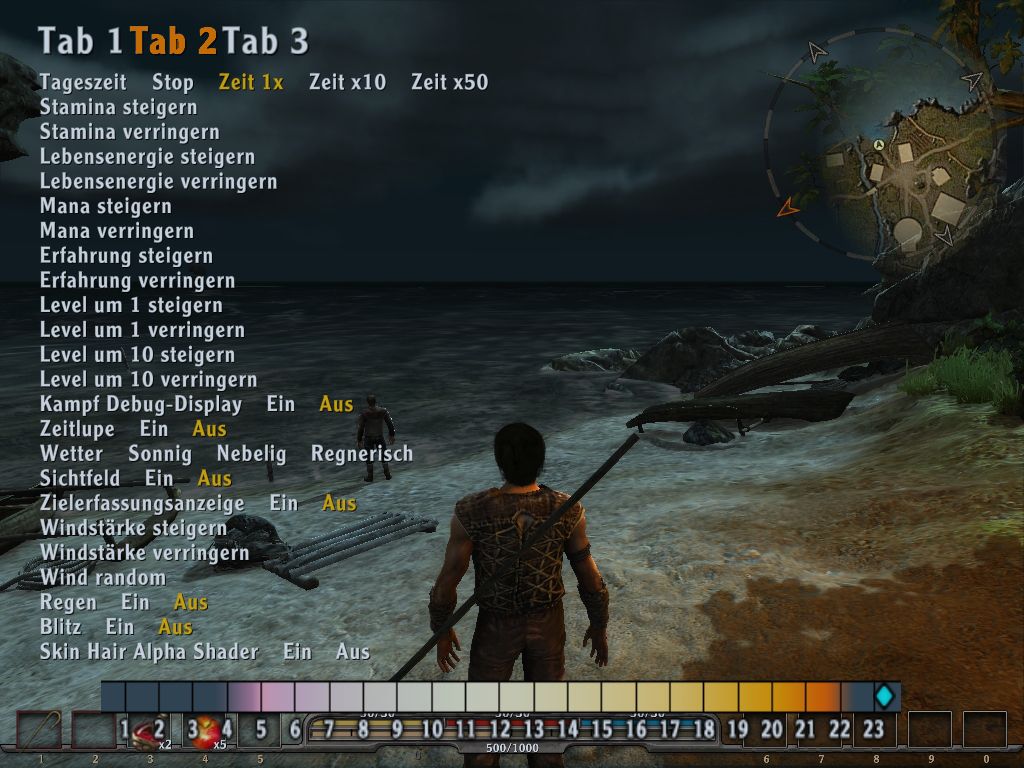Activate Erfahrung steigern
The image size is (1024, 768).
tap(126, 256)
